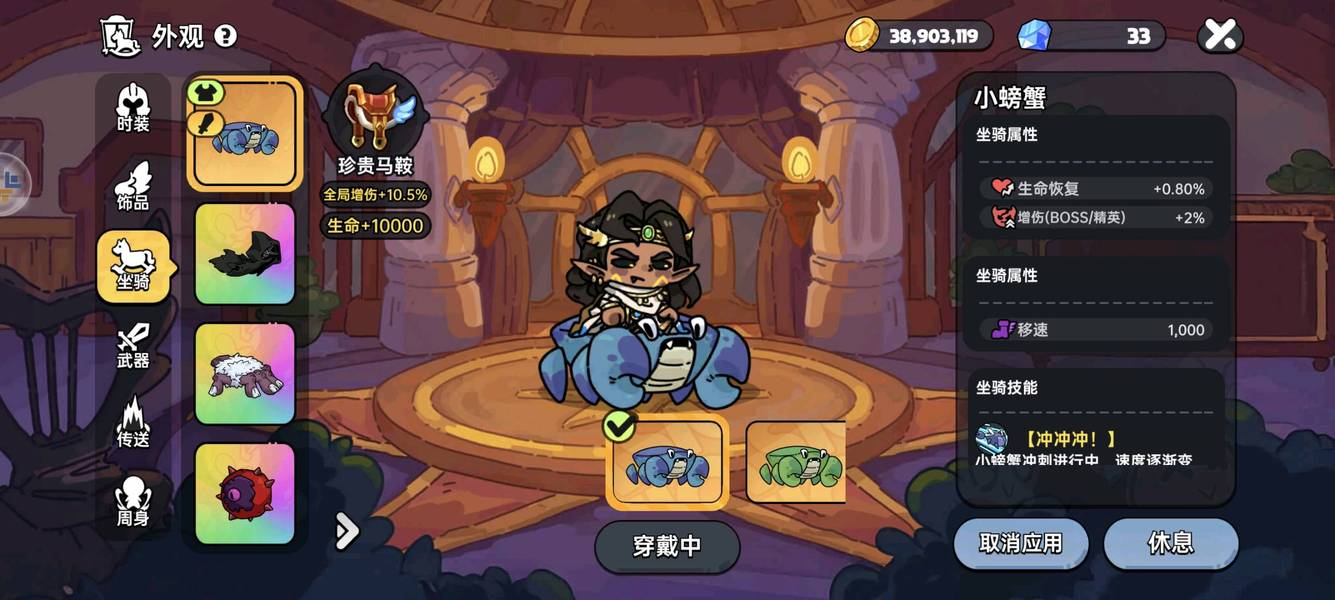This screenshot has height=600, width=1335.
Task: Choose the black shadow creature mount
Action: click(245, 254)
